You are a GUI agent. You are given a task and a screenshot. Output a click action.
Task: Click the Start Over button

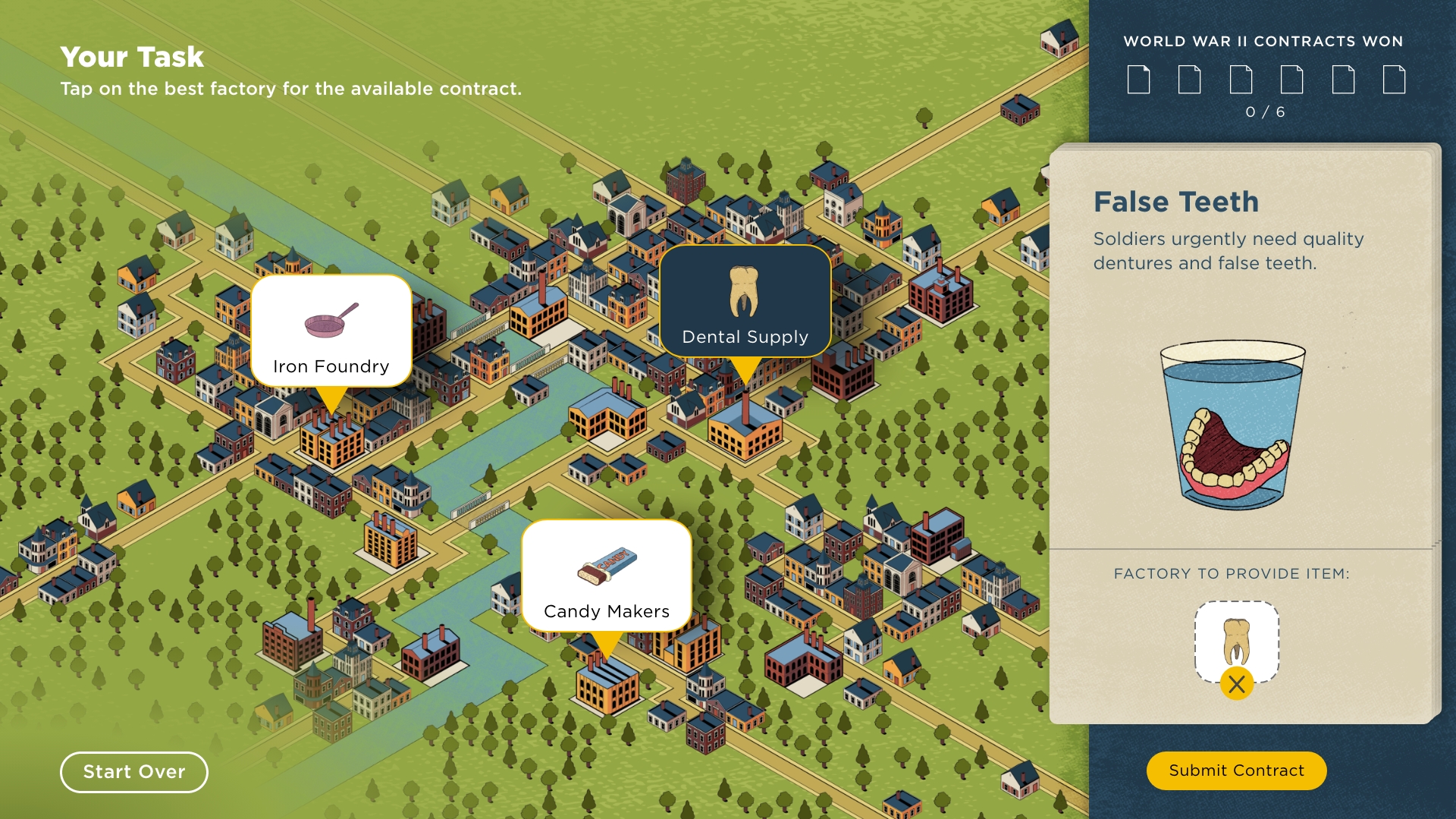tap(134, 772)
